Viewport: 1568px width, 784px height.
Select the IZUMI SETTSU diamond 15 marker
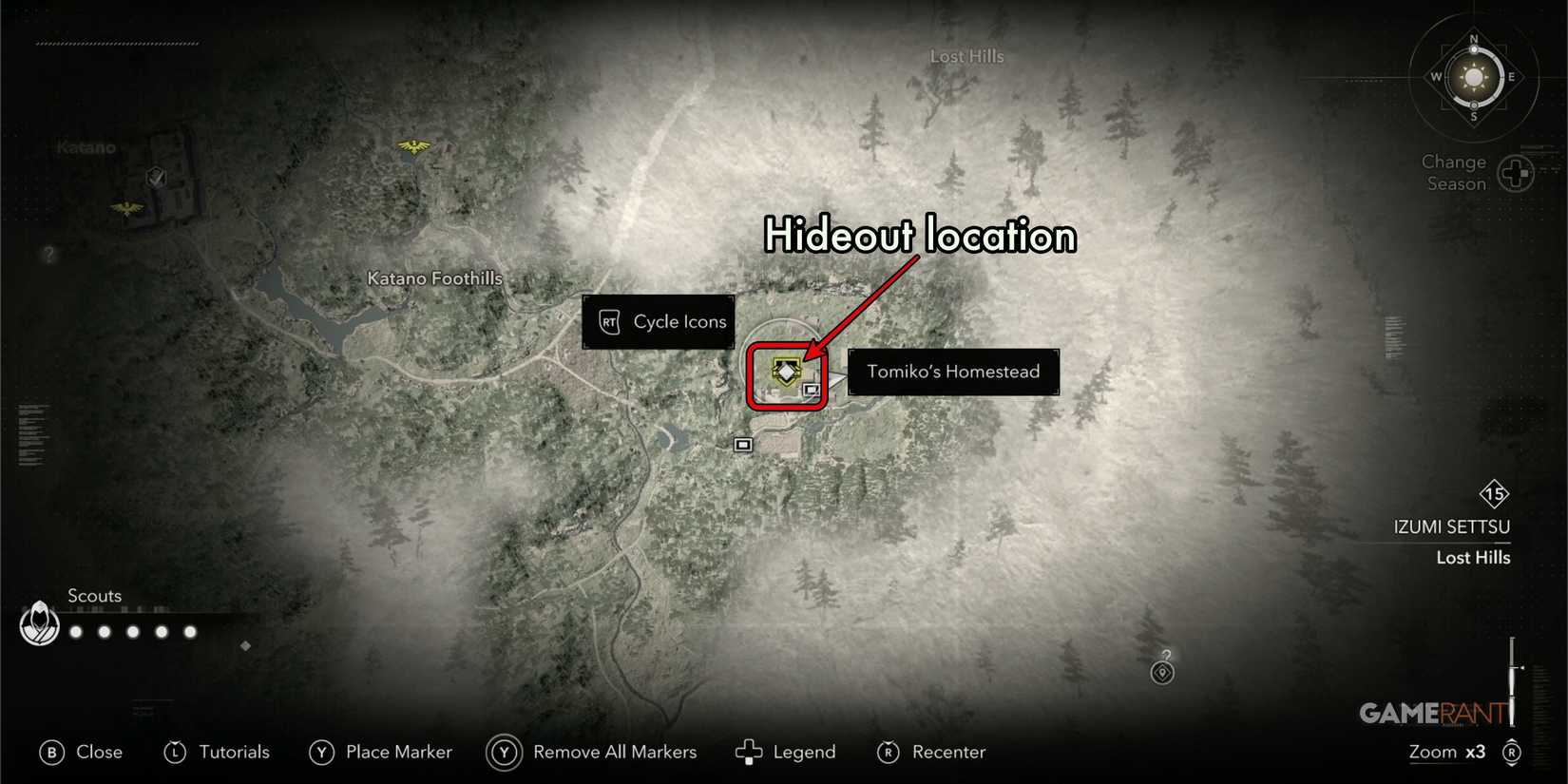tap(1495, 493)
